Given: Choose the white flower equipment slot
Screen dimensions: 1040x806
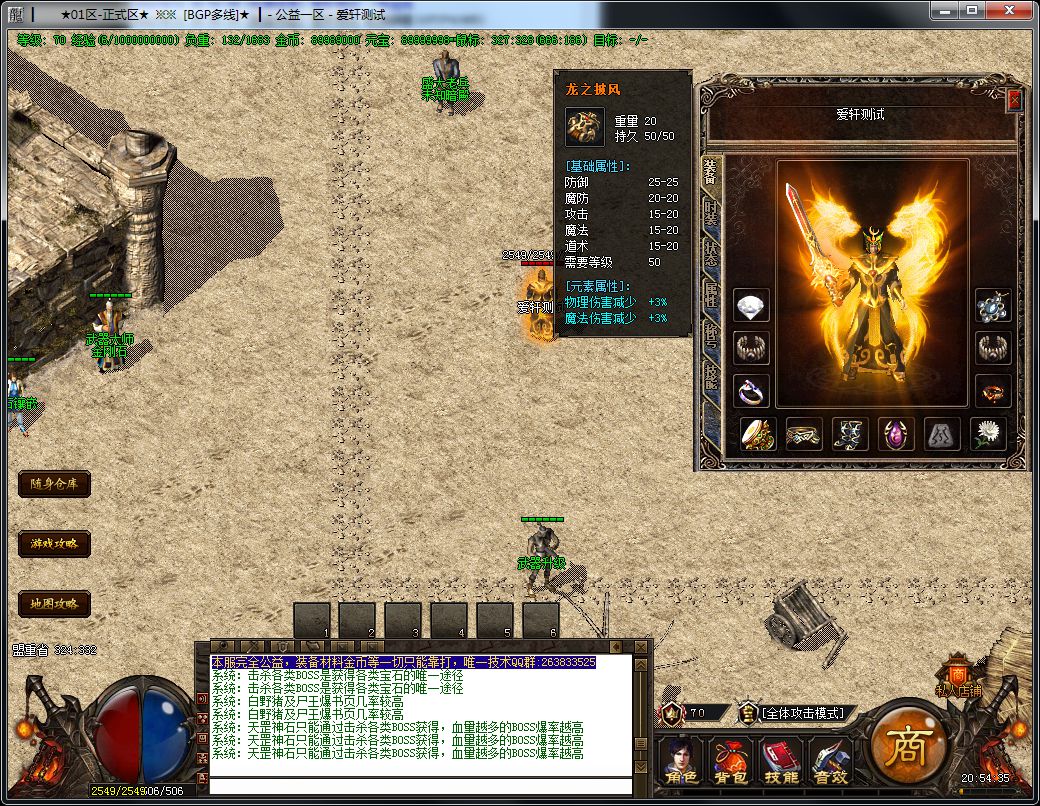Looking at the screenshot, I should pyautogui.click(x=989, y=434).
